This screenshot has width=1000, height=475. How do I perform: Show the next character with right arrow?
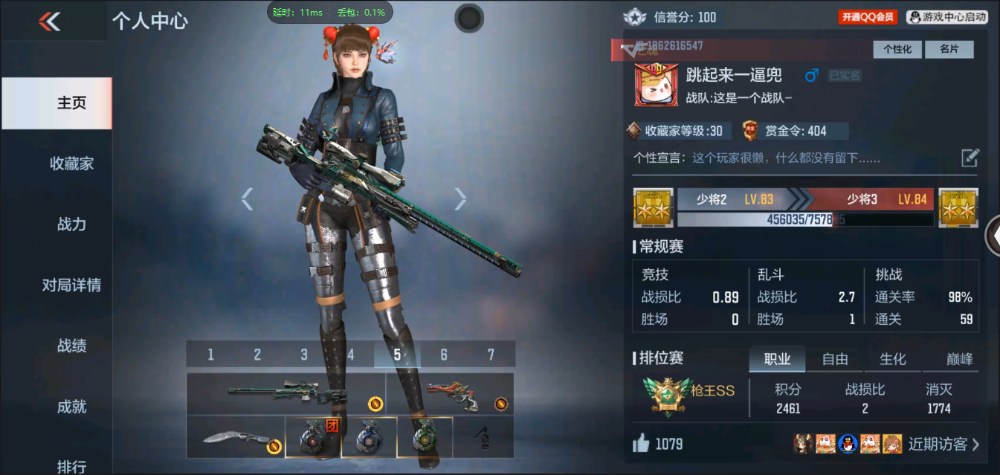point(460,199)
